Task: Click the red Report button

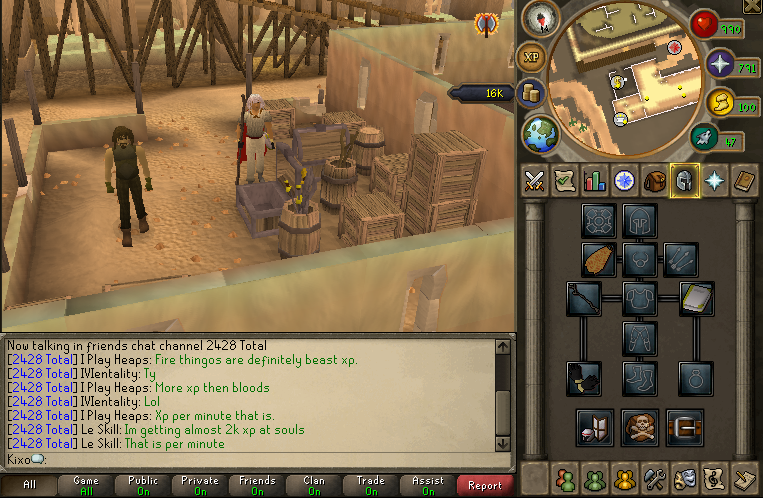Action: [x=485, y=485]
